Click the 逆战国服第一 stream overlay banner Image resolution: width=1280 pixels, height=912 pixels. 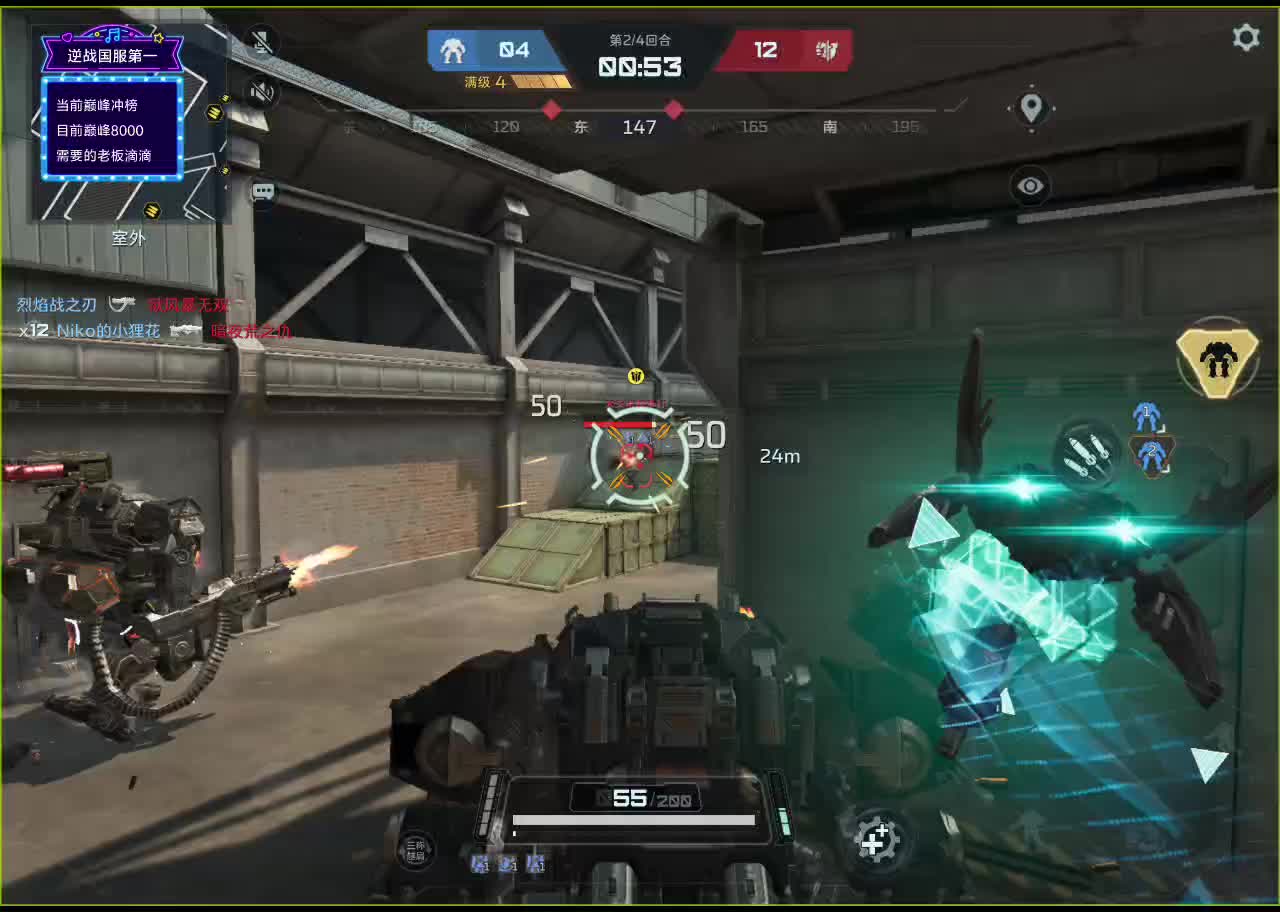coord(112,55)
